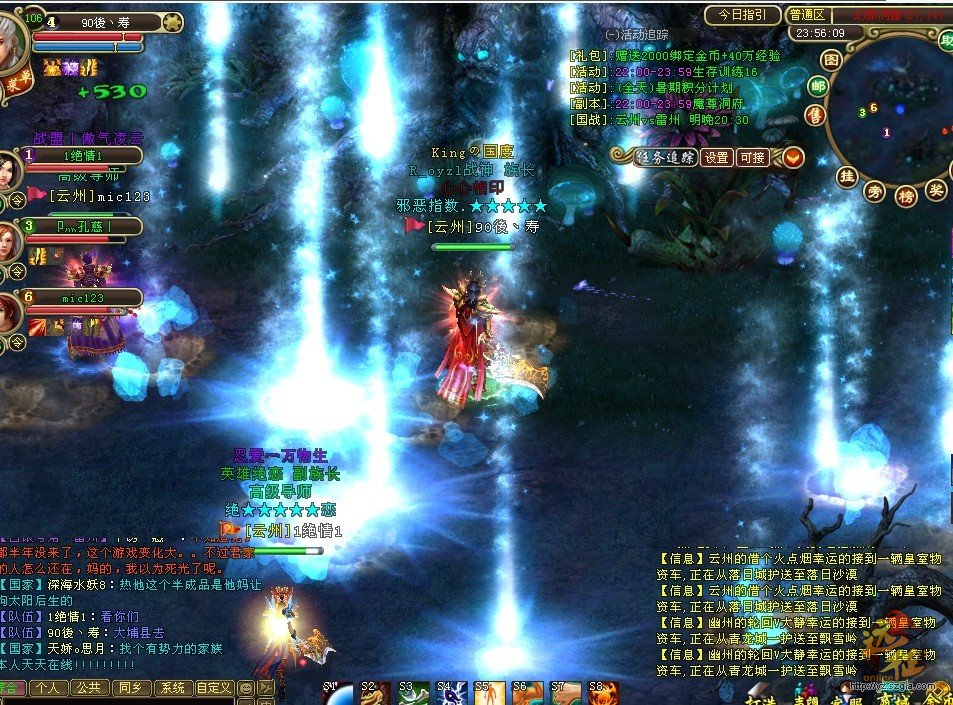Open the 奖 rewards button
Image resolution: width=953 pixels, height=705 pixels.
pyautogui.click(x=936, y=189)
